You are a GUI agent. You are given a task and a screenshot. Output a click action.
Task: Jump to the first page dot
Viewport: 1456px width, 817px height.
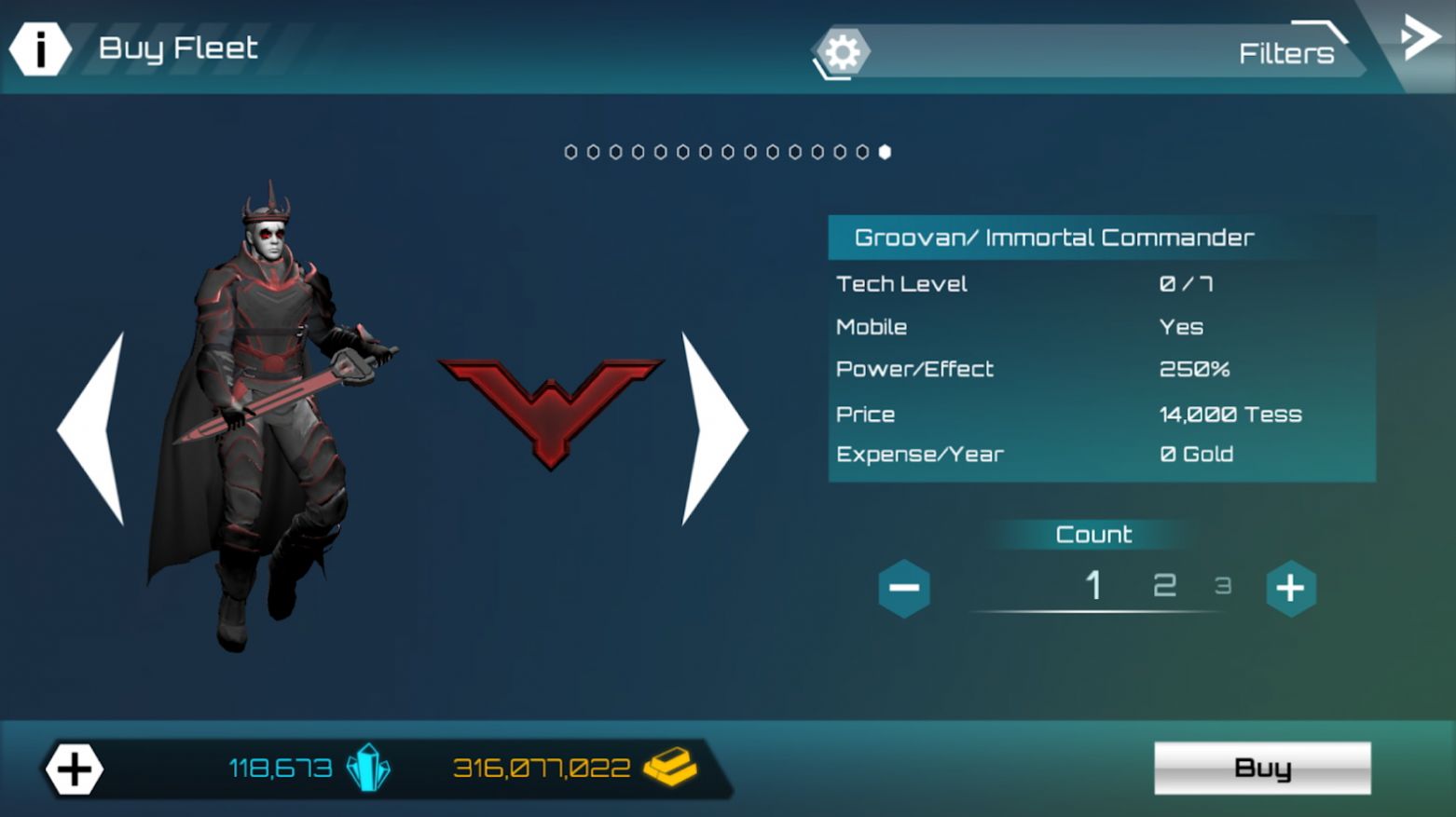(570, 152)
